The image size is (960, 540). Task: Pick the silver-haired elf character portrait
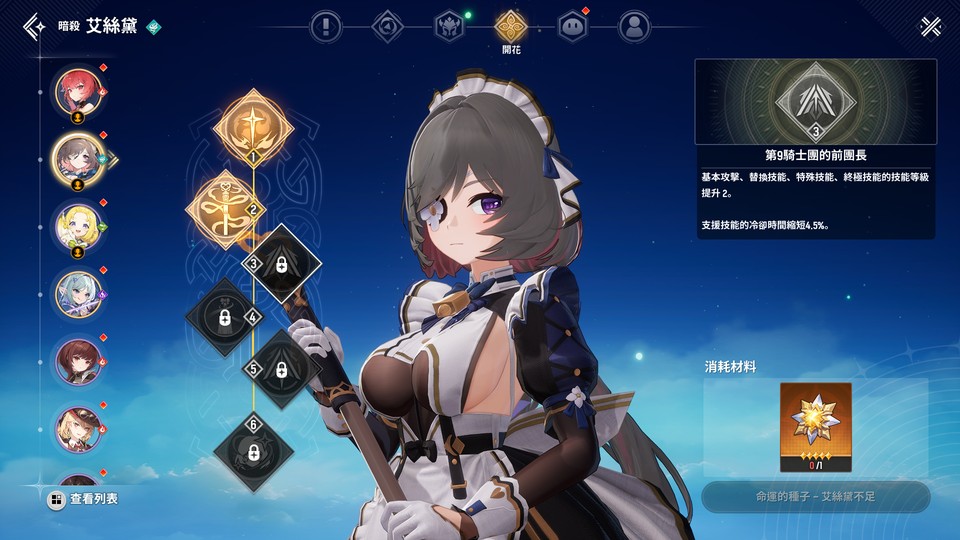(x=77, y=294)
